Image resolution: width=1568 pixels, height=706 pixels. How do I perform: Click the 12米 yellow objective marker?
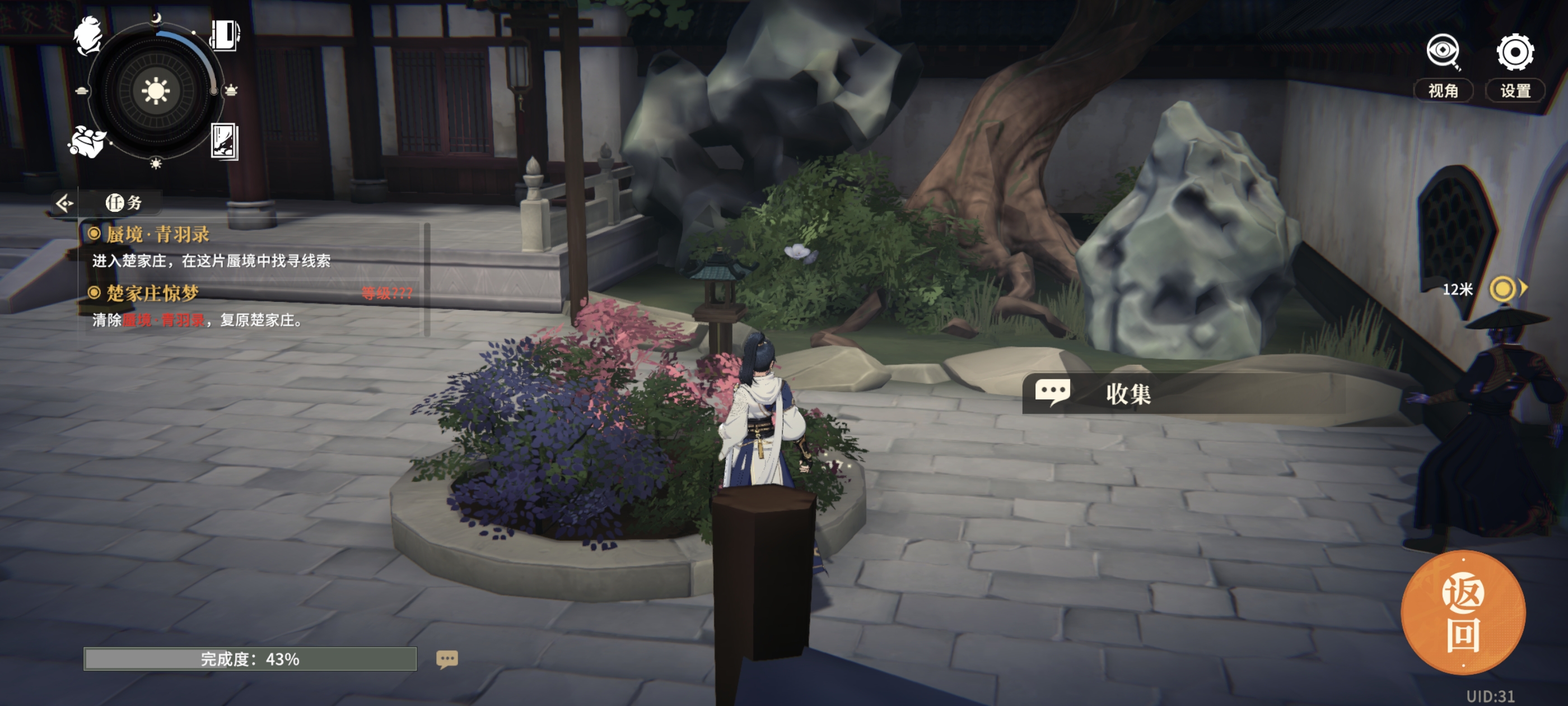(x=1502, y=289)
